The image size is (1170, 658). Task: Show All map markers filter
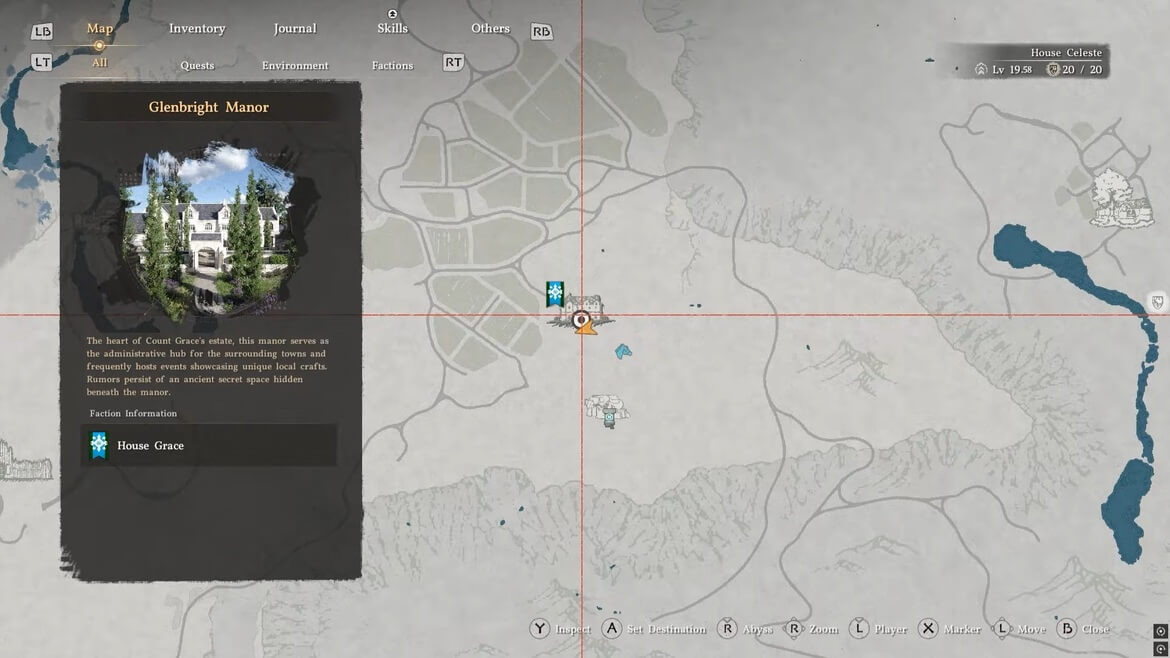pyautogui.click(x=99, y=63)
